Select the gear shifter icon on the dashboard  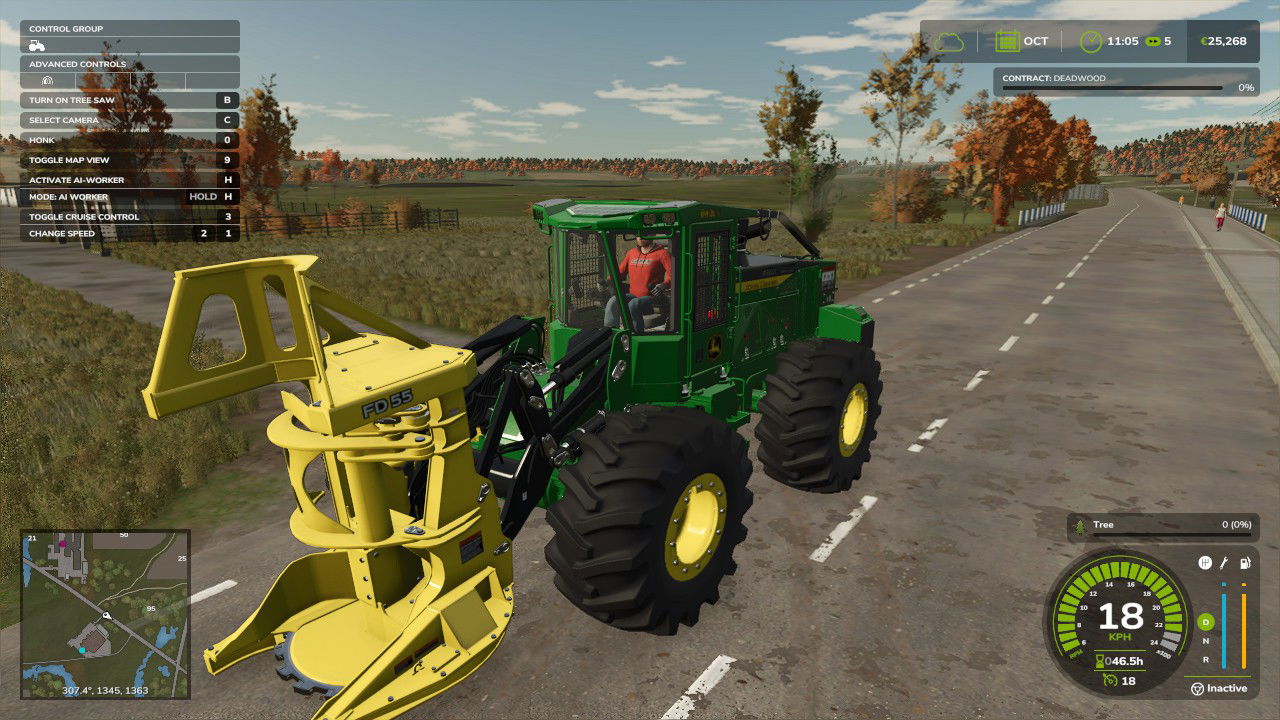pos(1205,562)
